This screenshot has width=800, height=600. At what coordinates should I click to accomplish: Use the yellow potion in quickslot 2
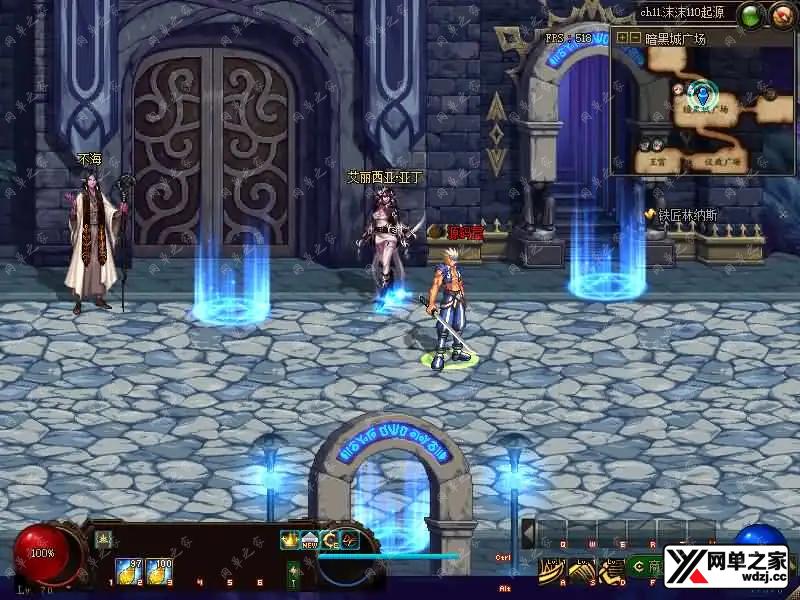[127, 571]
